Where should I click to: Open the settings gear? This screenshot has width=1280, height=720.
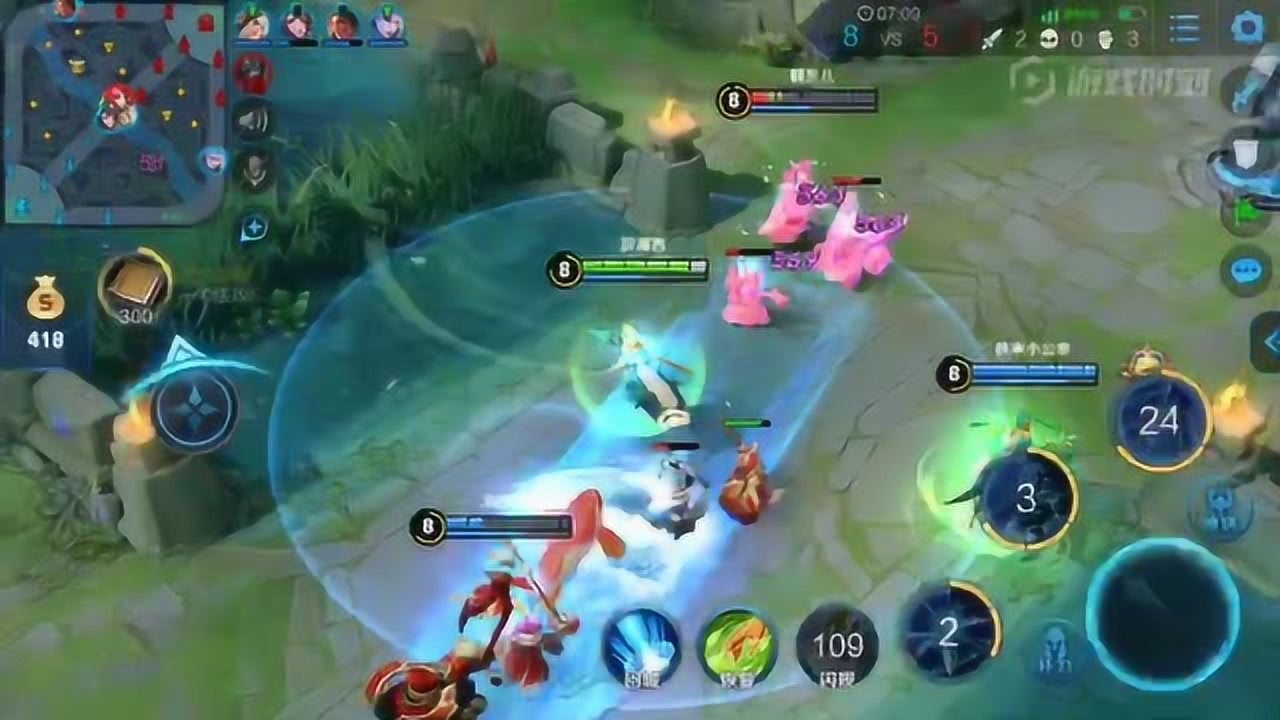click(x=1248, y=28)
